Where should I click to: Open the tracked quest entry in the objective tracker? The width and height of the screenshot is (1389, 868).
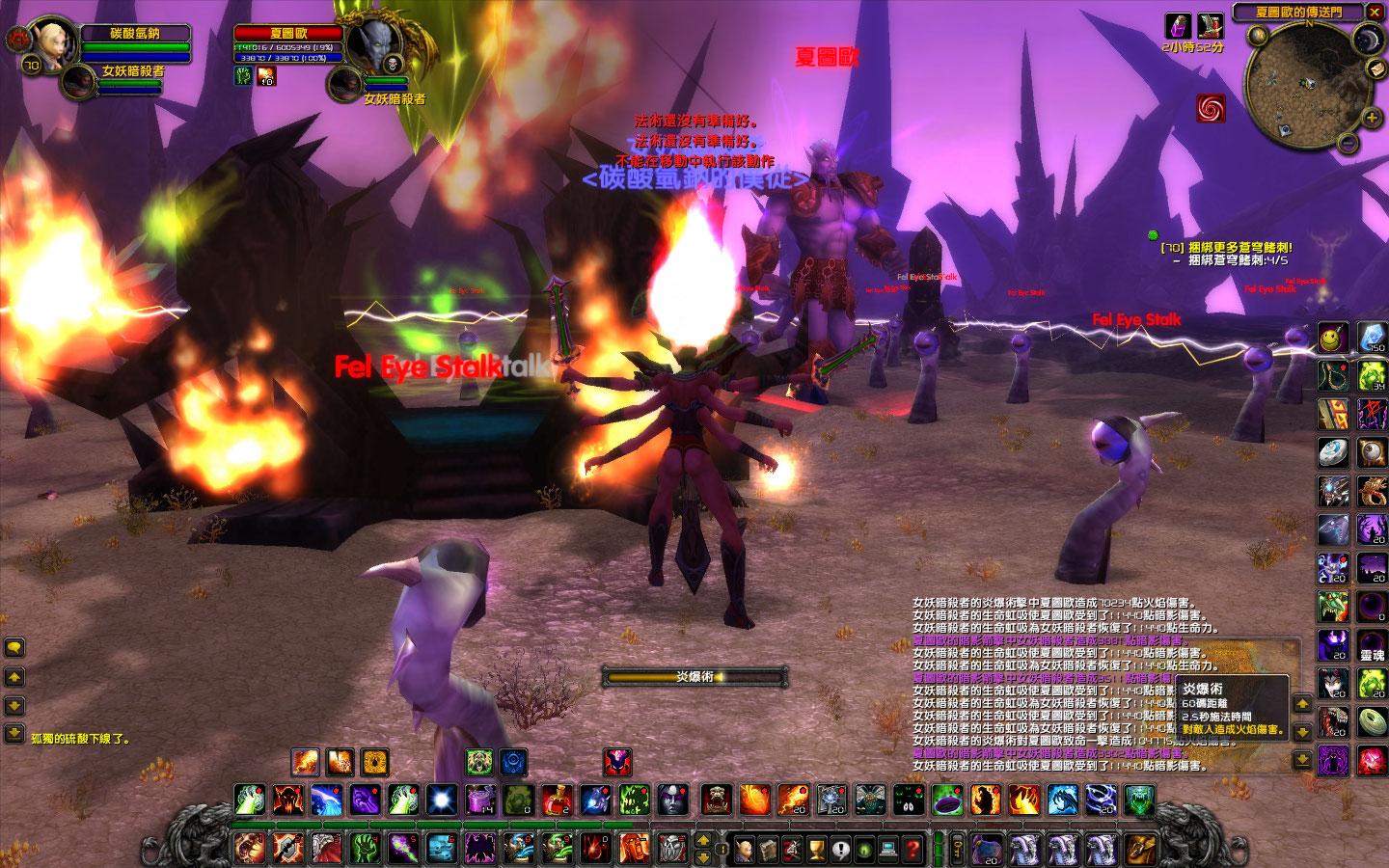click(1225, 248)
